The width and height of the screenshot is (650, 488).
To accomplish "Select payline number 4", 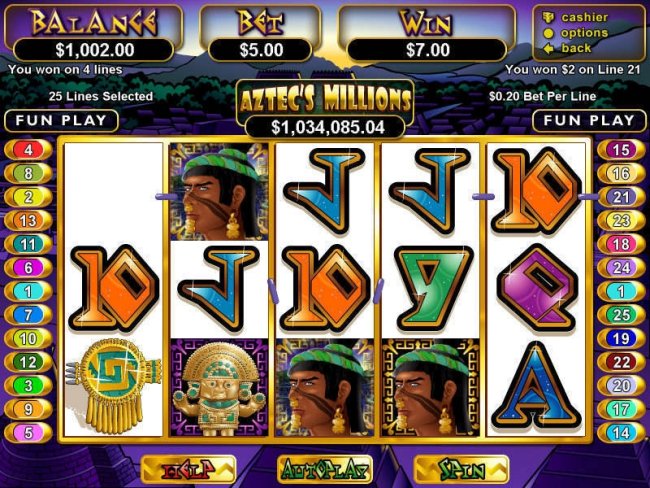I will click(30, 150).
